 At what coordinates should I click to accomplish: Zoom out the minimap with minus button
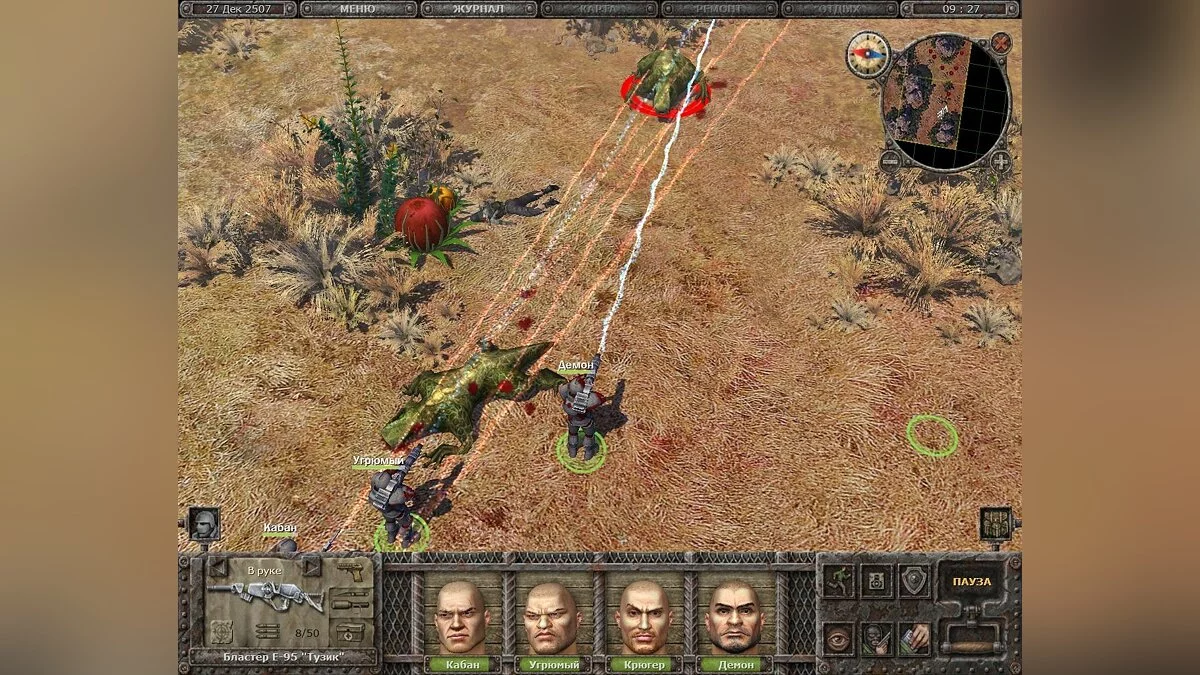pos(891,160)
